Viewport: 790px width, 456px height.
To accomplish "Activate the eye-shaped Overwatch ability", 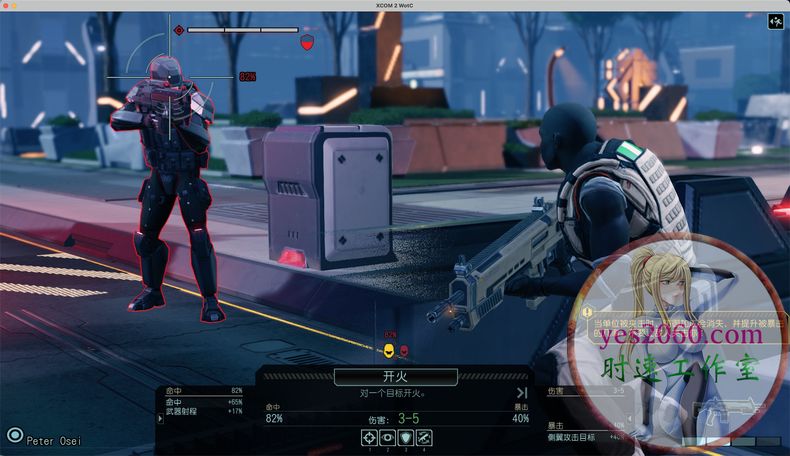I will pyautogui.click(x=388, y=437).
